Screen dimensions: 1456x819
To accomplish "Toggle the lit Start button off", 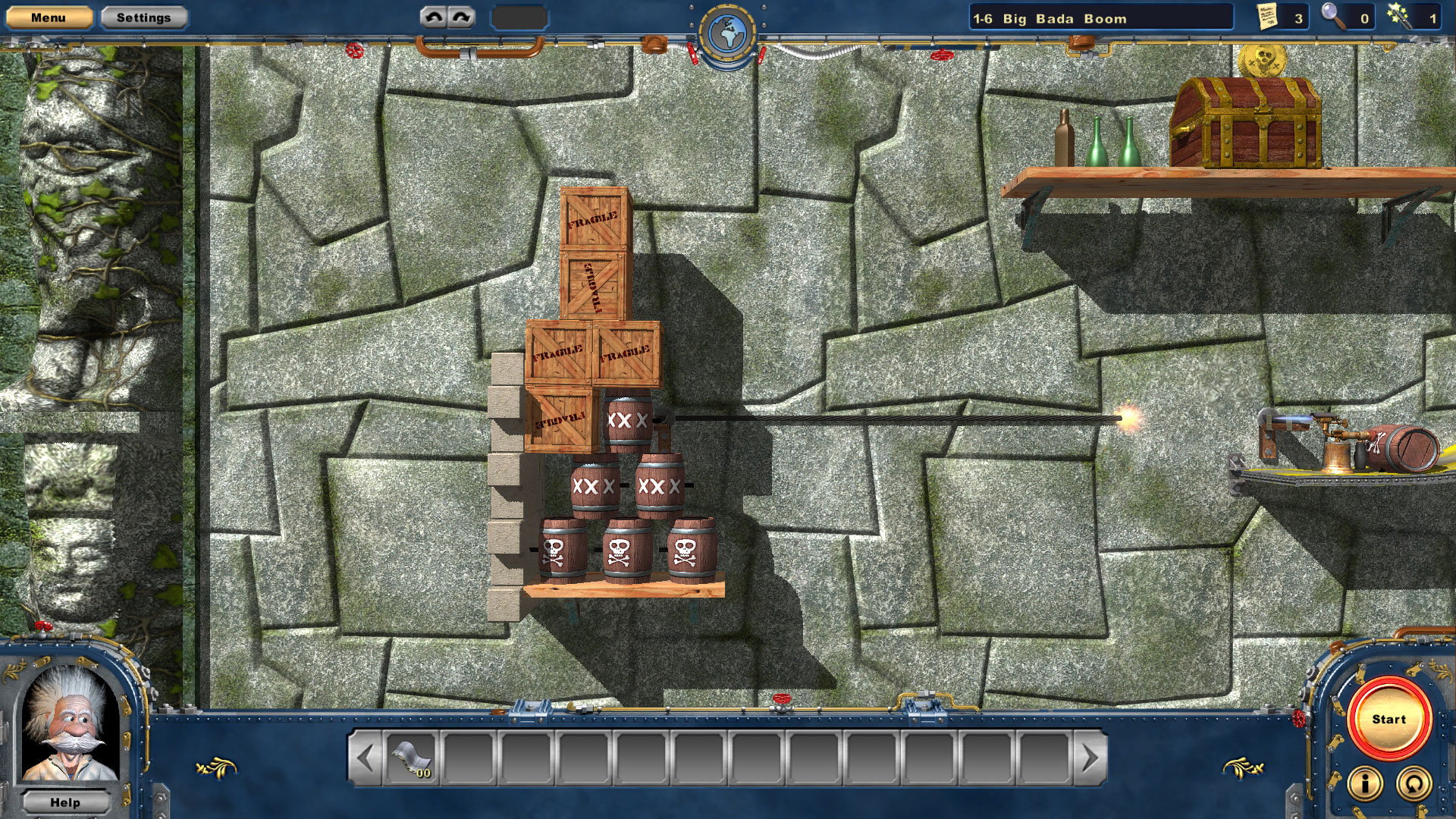I will (1389, 719).
